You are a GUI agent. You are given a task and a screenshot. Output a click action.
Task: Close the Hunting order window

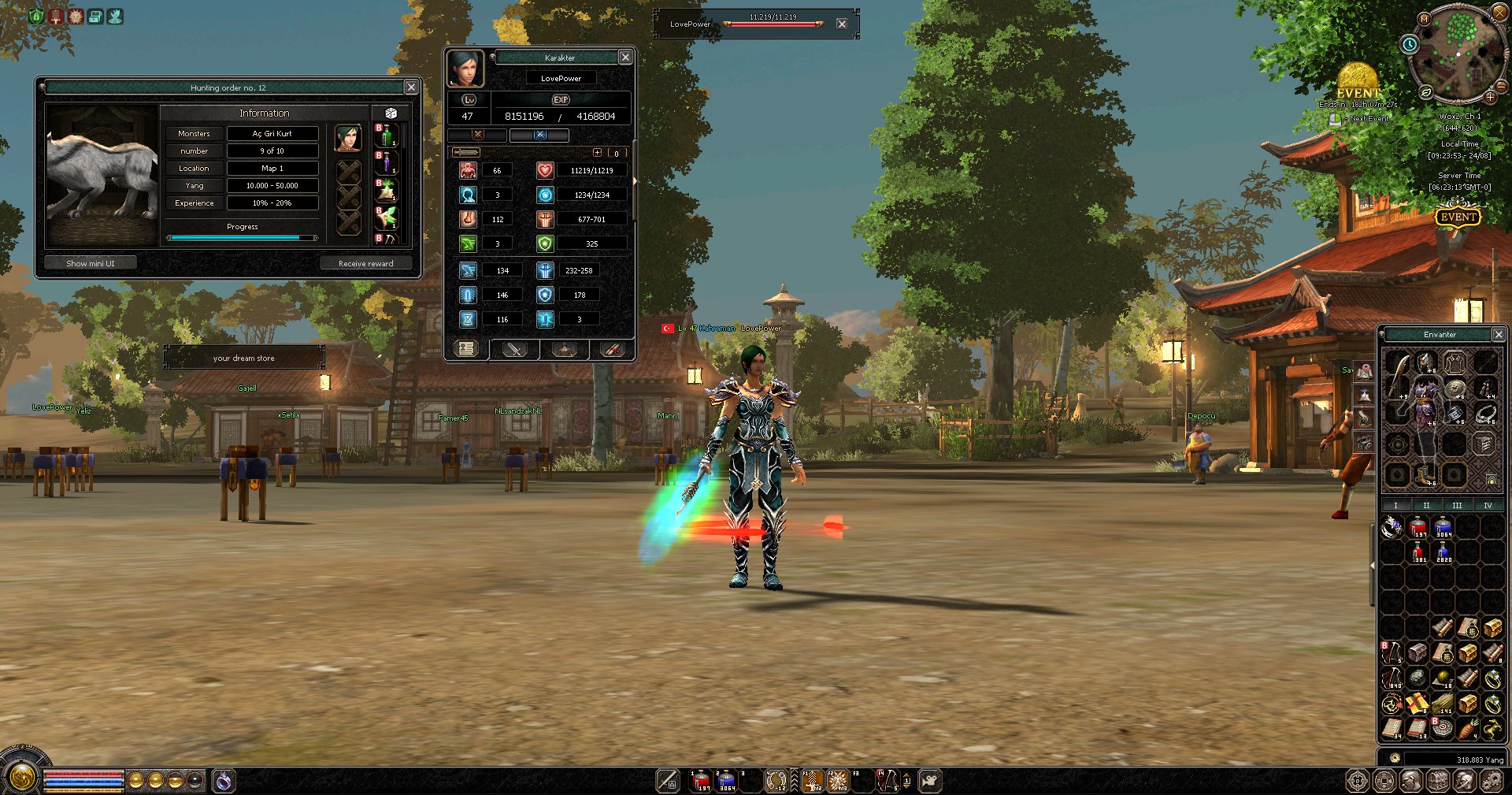(411, 87)
